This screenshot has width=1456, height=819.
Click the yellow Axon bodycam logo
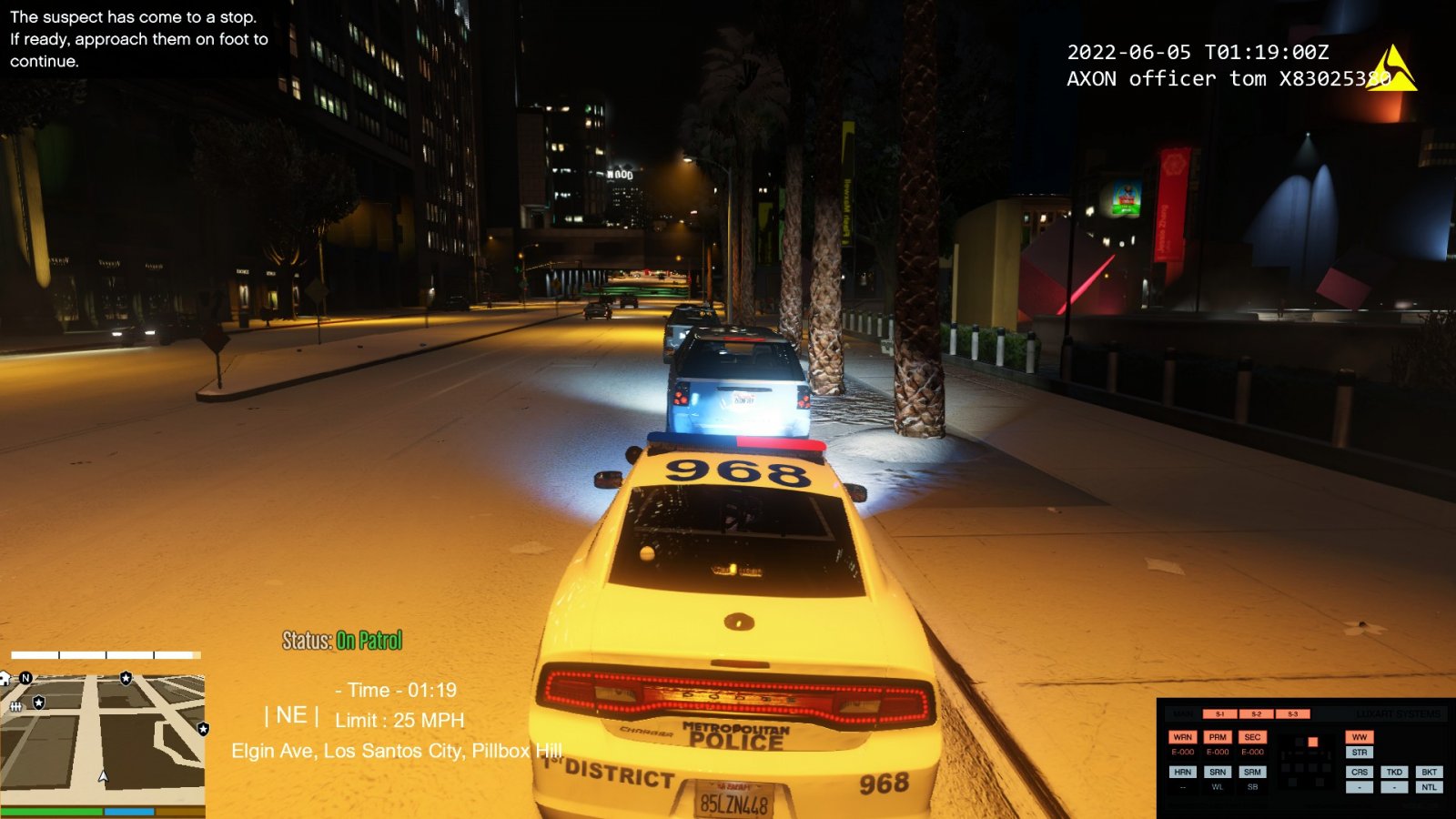(1393, 69)
